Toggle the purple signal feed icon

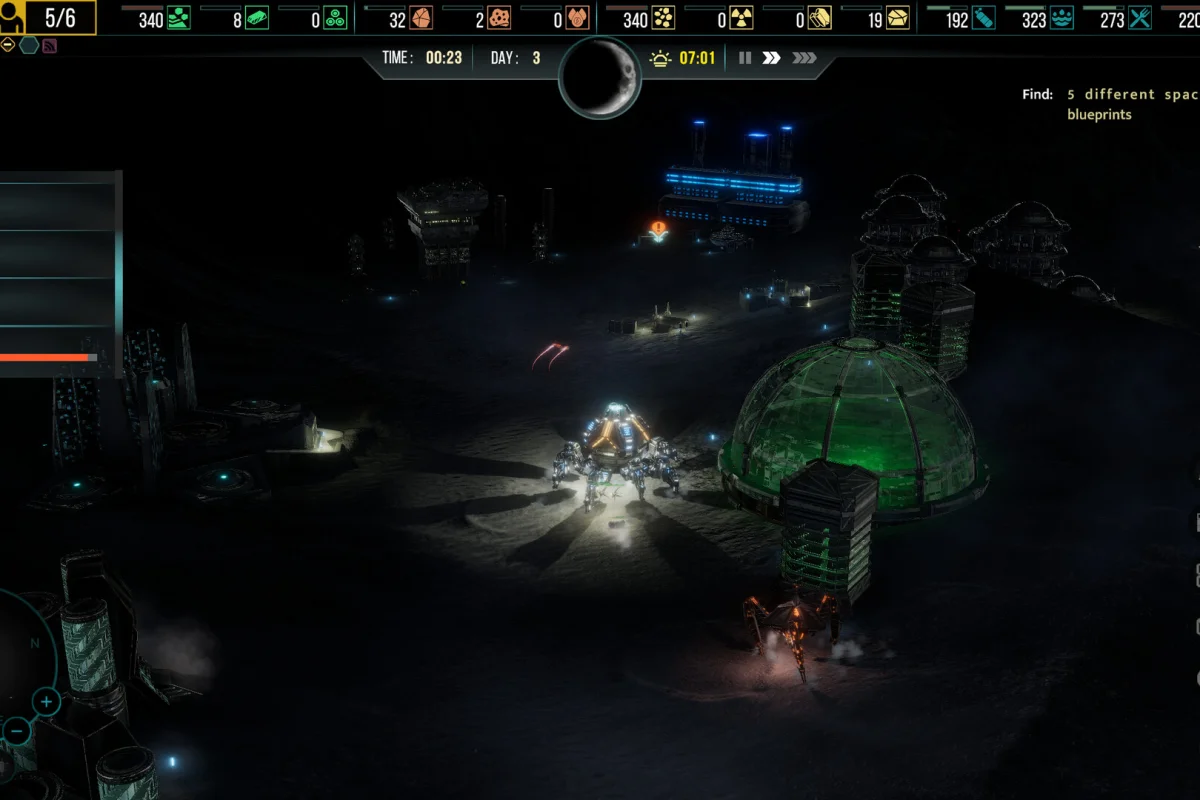click(x=50, y=45)
